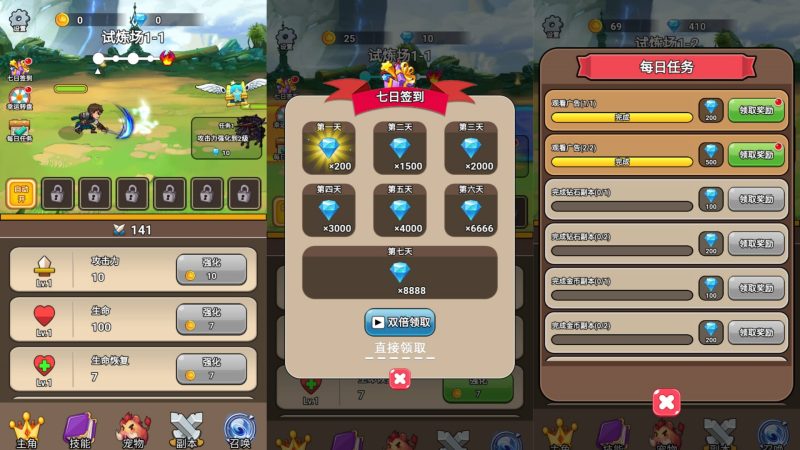The image size is (800, 450).
Task: Open the 七日签到 seven-day sign-in icon
Action: (x=20, y=69)
